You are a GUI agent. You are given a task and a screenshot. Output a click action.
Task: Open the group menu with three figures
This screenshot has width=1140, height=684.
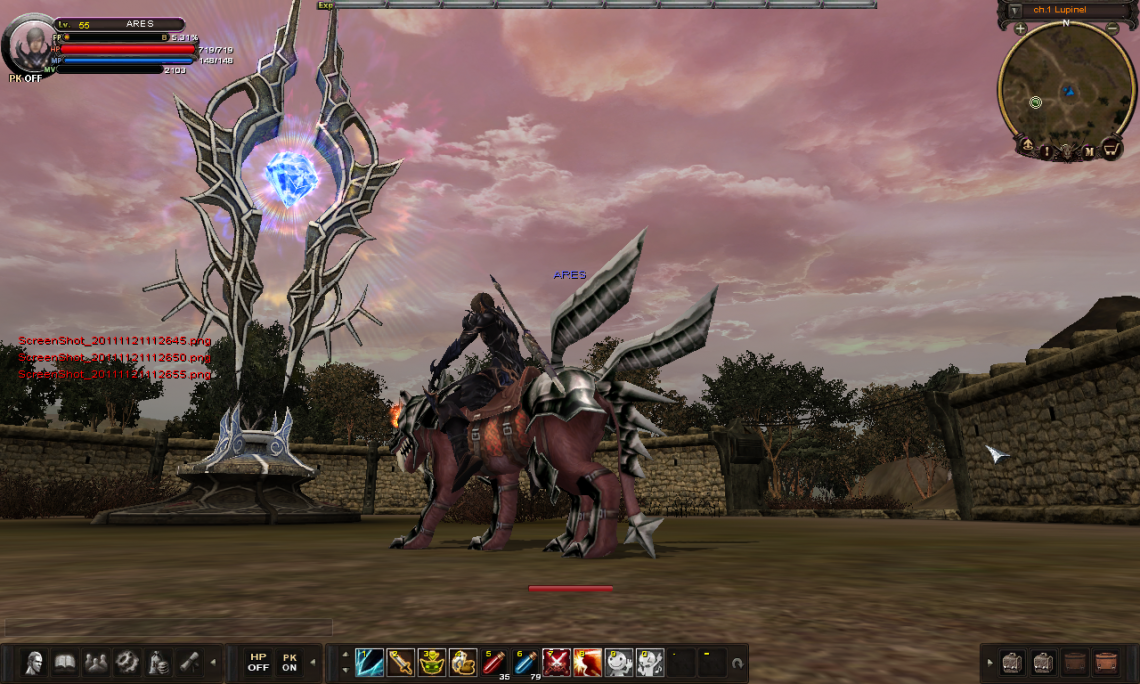pos(96,662)
